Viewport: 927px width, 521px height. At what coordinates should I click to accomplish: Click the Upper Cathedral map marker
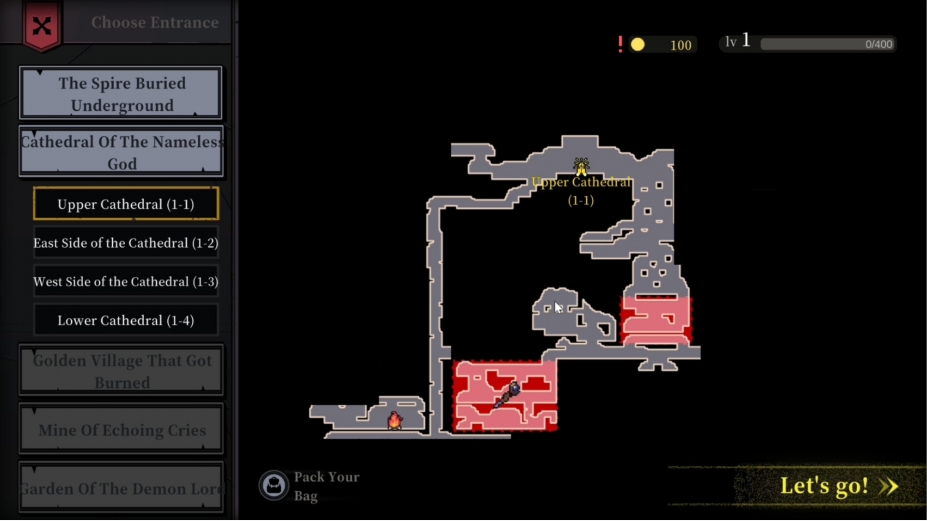[x=581, y=167]
